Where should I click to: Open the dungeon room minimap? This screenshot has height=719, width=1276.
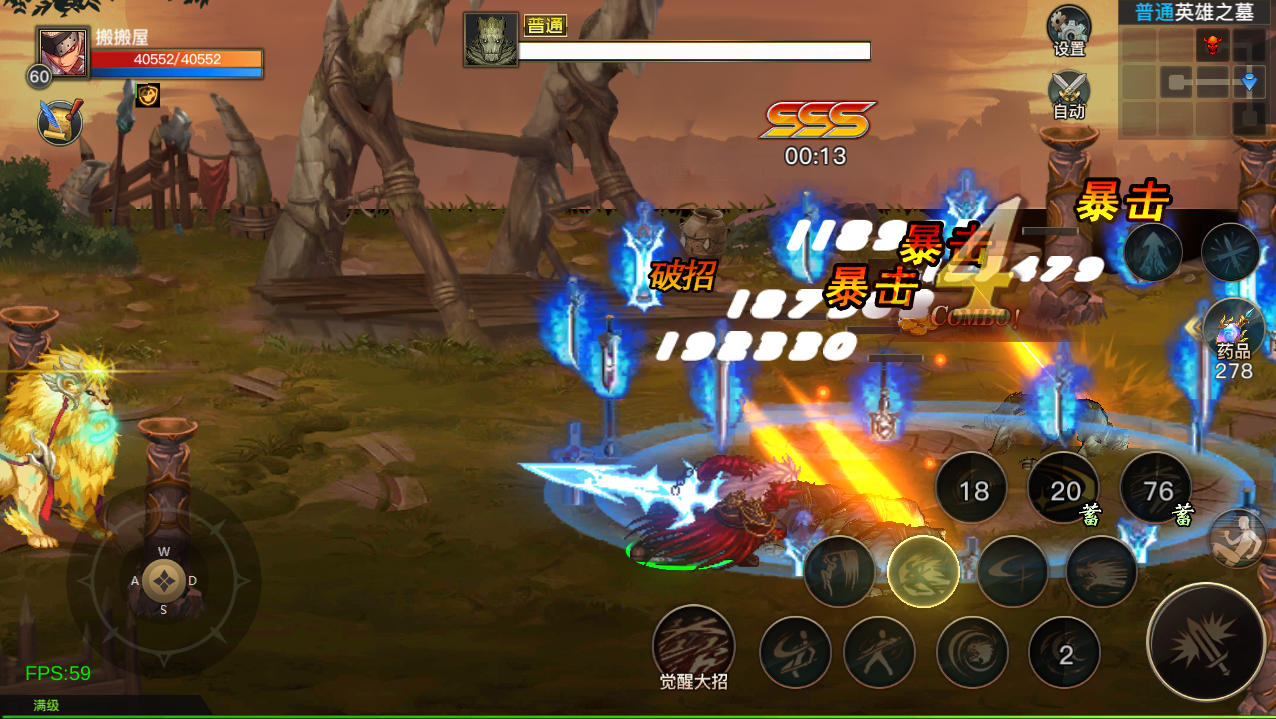tap(1195, 80)
